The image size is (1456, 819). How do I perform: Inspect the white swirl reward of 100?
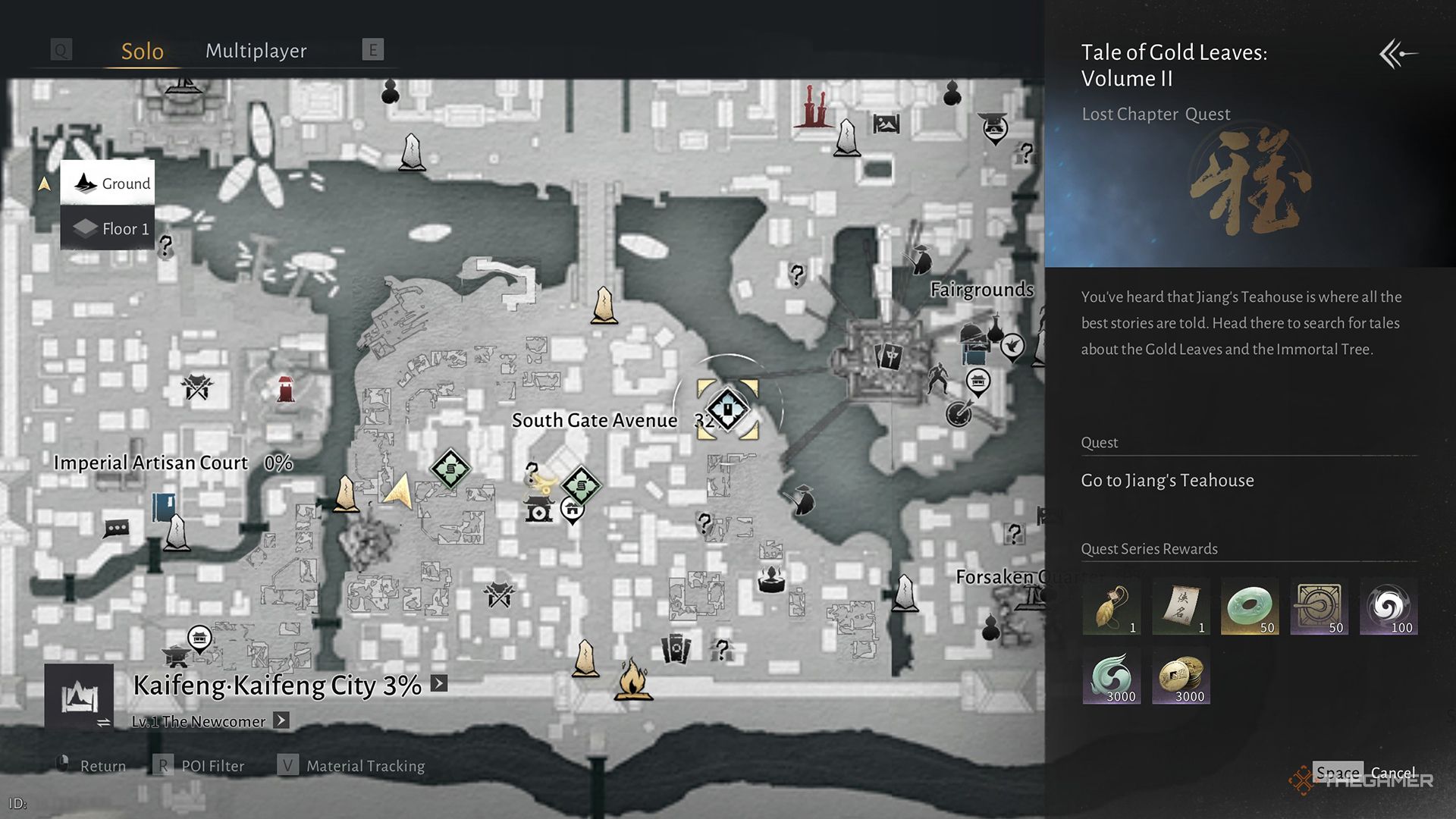click(1389, 607)
